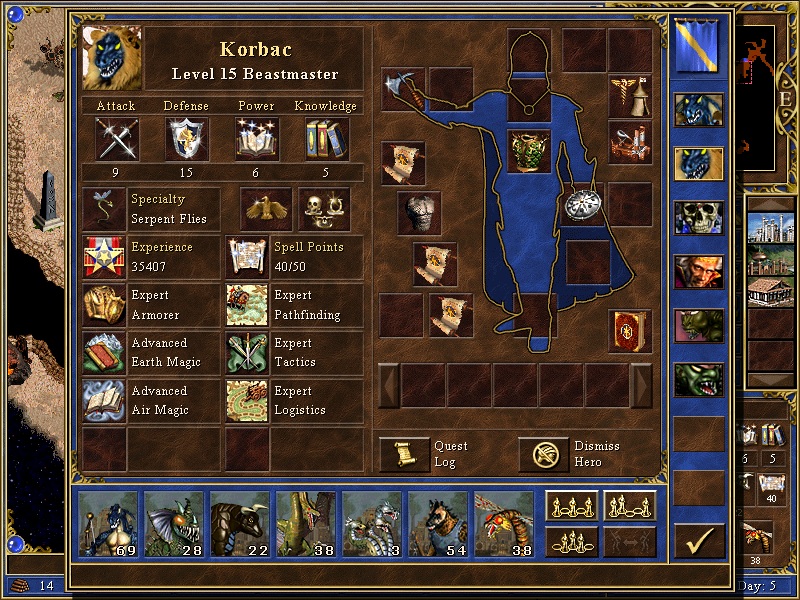Show Advanced Earth Magic skill details
This screenshot has height=600, width=800.
pos(104,353)
